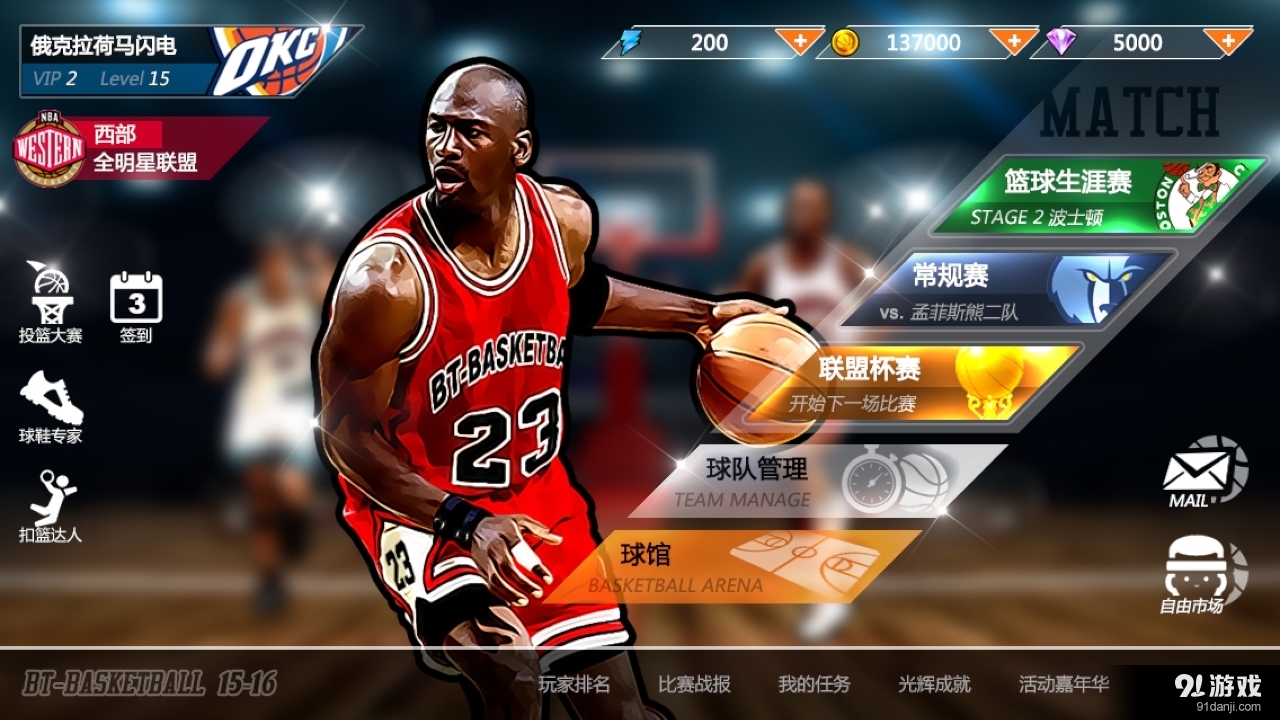The width and height of the screenshot is (1280, 720).
Task: Enter the 自由市场 free market
Action: tap(1197, 573)
